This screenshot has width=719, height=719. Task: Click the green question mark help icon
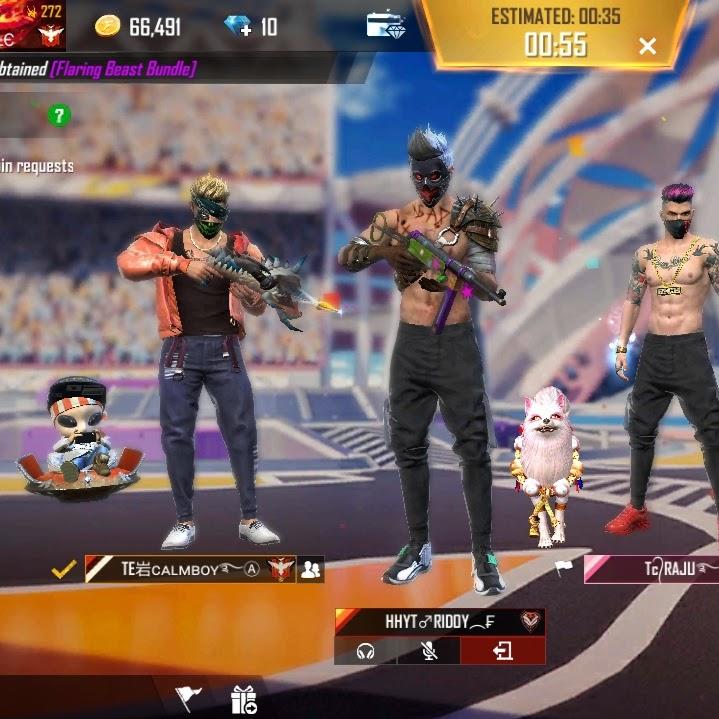59,116
